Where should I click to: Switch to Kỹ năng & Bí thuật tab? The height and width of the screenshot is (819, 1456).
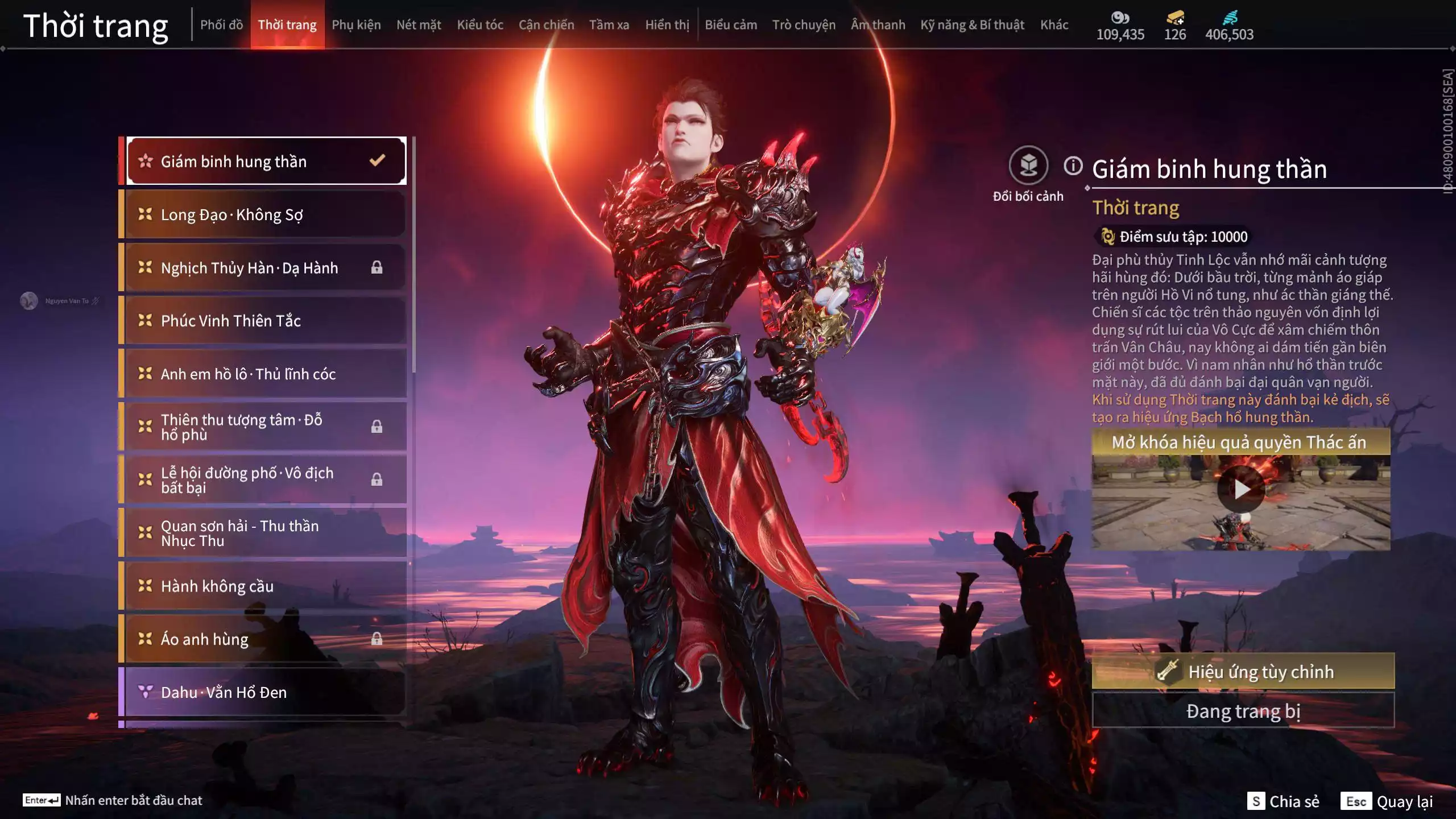(972, 25)
